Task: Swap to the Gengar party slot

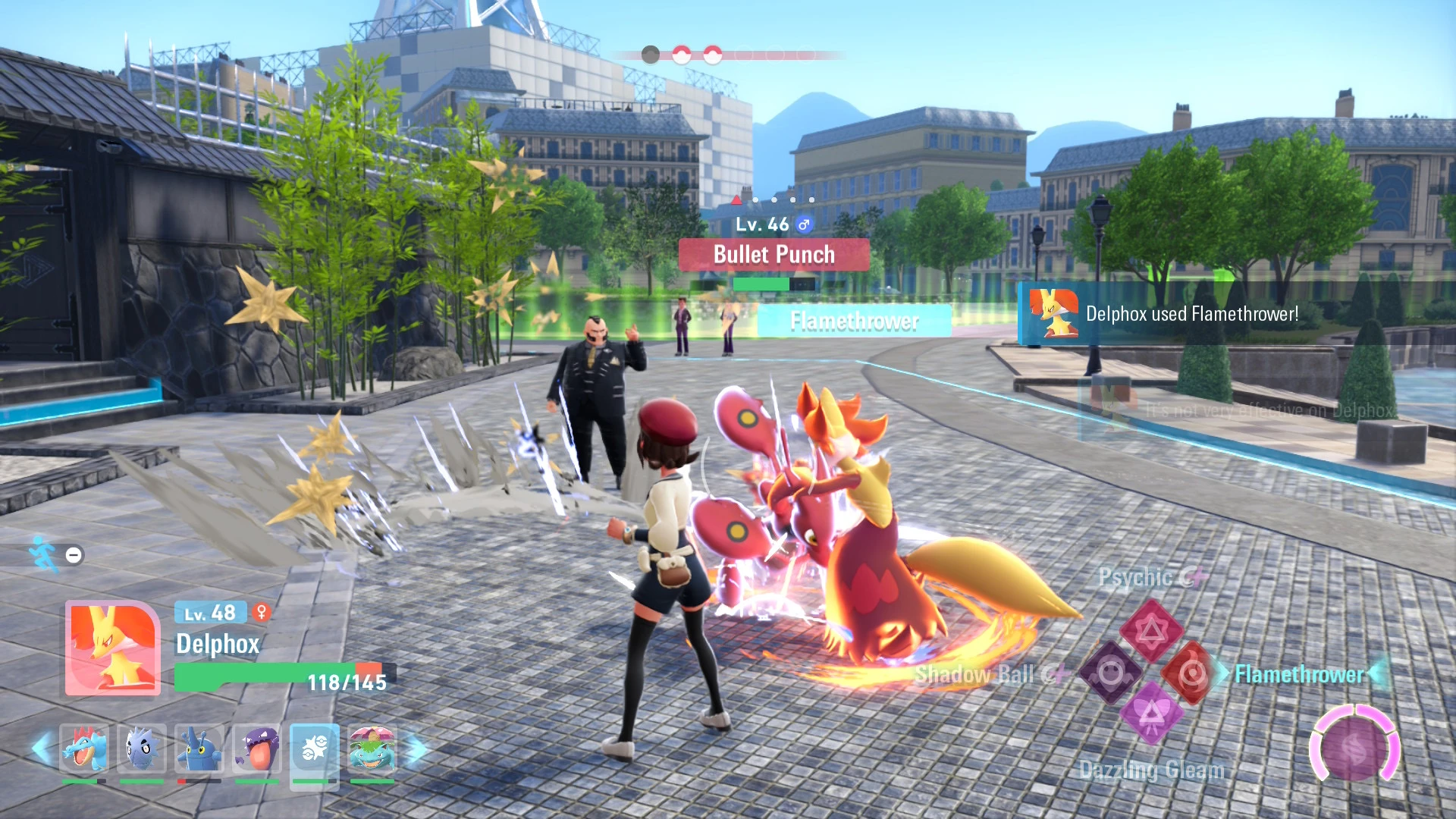Action: pos(257,748)
